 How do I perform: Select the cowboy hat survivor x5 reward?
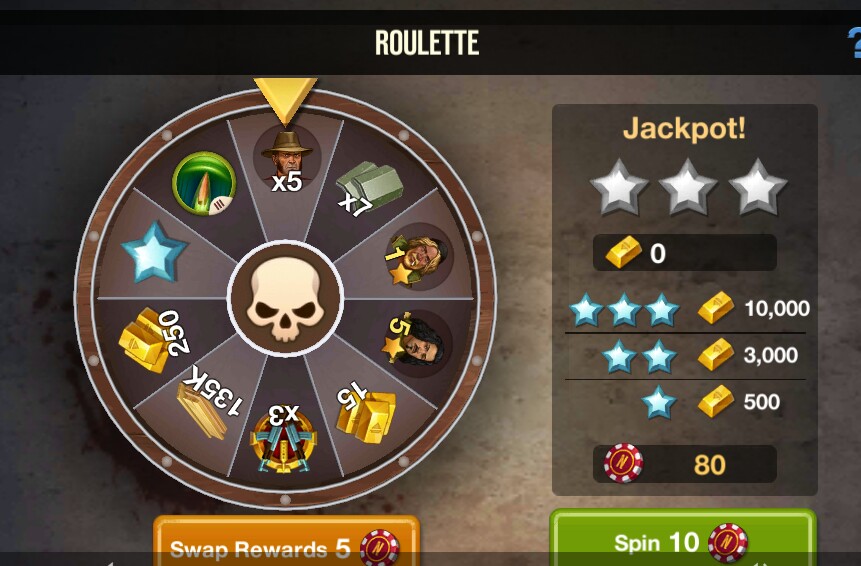(x=286, y=158)
